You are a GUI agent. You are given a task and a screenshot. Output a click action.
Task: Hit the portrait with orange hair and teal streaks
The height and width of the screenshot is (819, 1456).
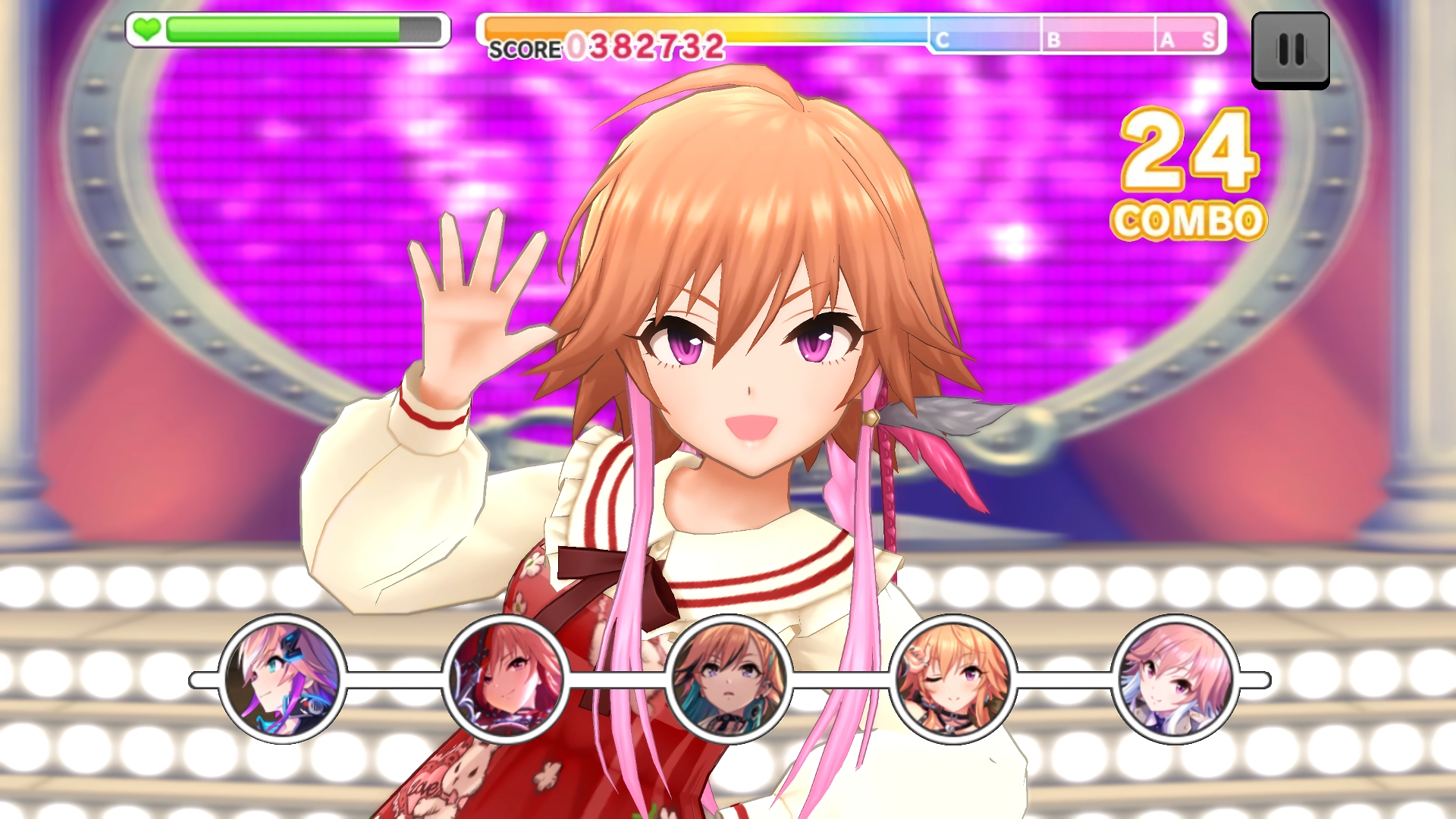pyautogui.click(x=729, y=679)
